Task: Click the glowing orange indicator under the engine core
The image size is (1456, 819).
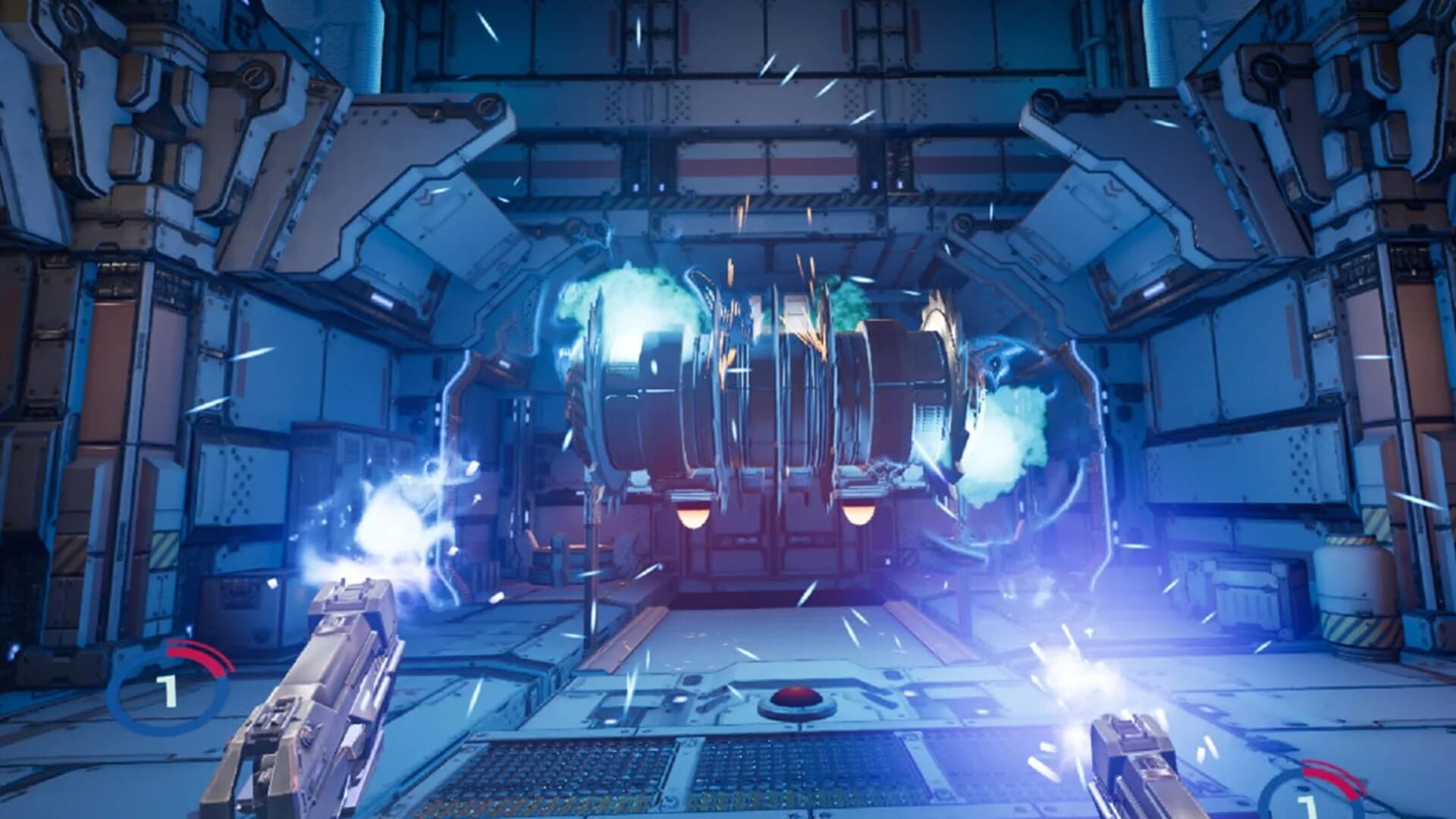Action: coord(692,516)
